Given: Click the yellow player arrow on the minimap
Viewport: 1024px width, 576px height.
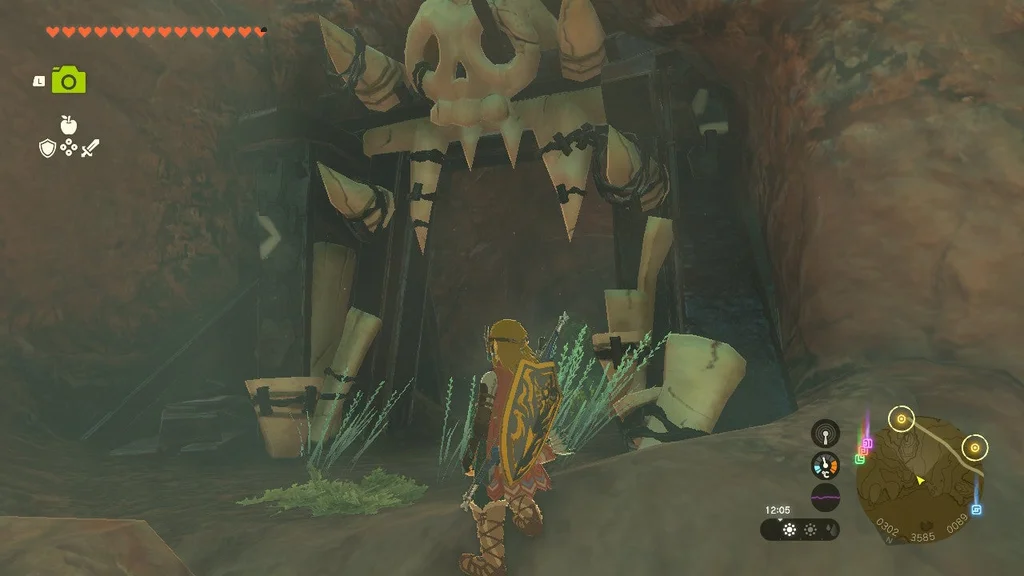Looking at the screenshot, I should point(920,480).
